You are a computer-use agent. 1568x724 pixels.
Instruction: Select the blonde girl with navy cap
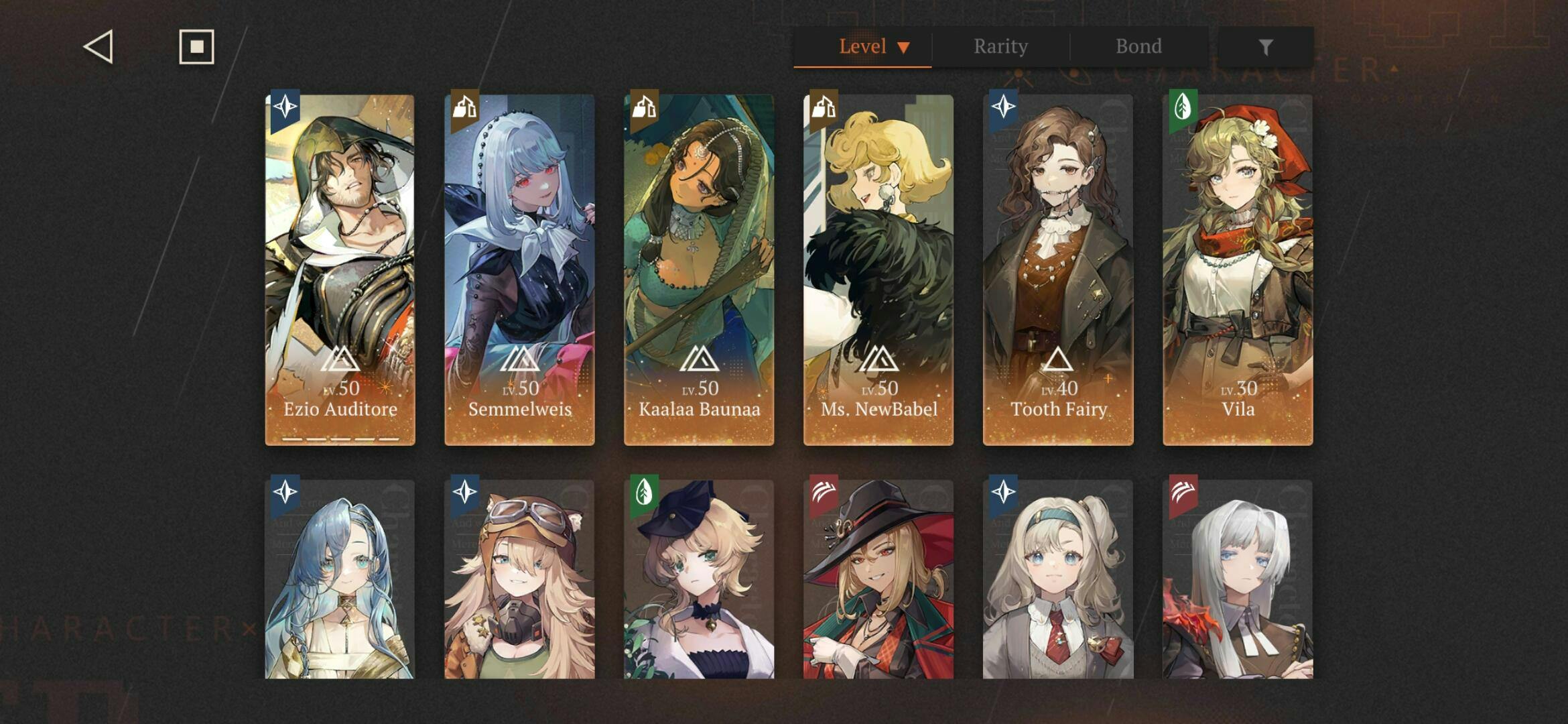[699, 580]
